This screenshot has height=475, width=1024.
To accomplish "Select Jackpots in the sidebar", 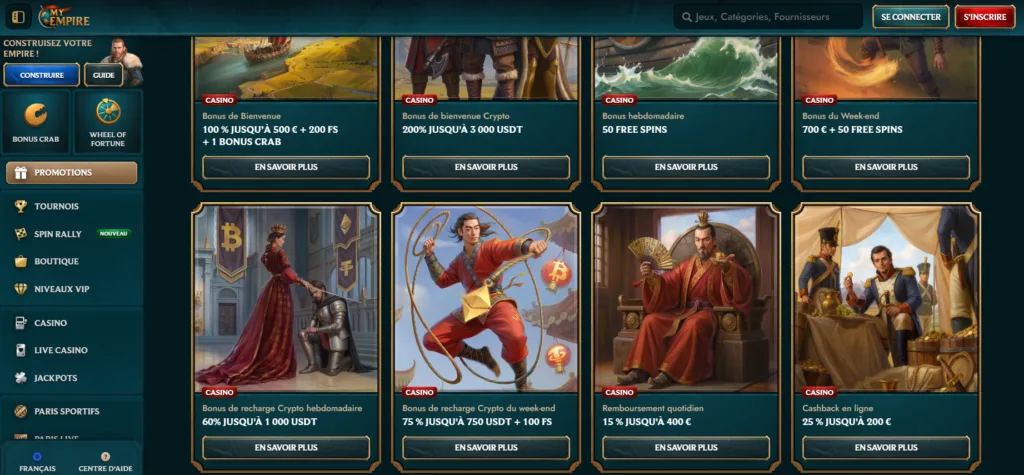I will point(55,378).
